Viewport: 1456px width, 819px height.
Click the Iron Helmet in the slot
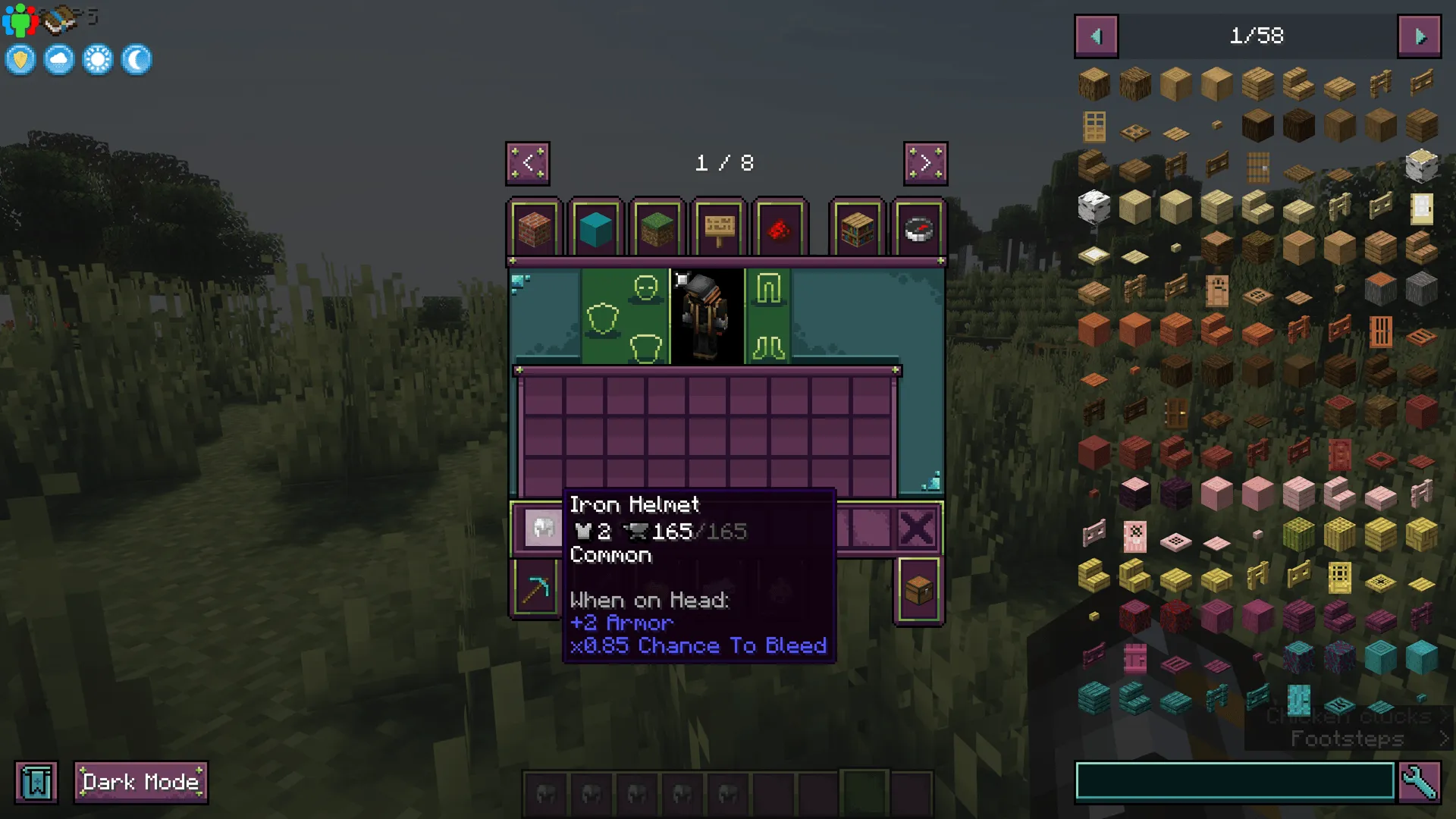[x=544, y=528]
